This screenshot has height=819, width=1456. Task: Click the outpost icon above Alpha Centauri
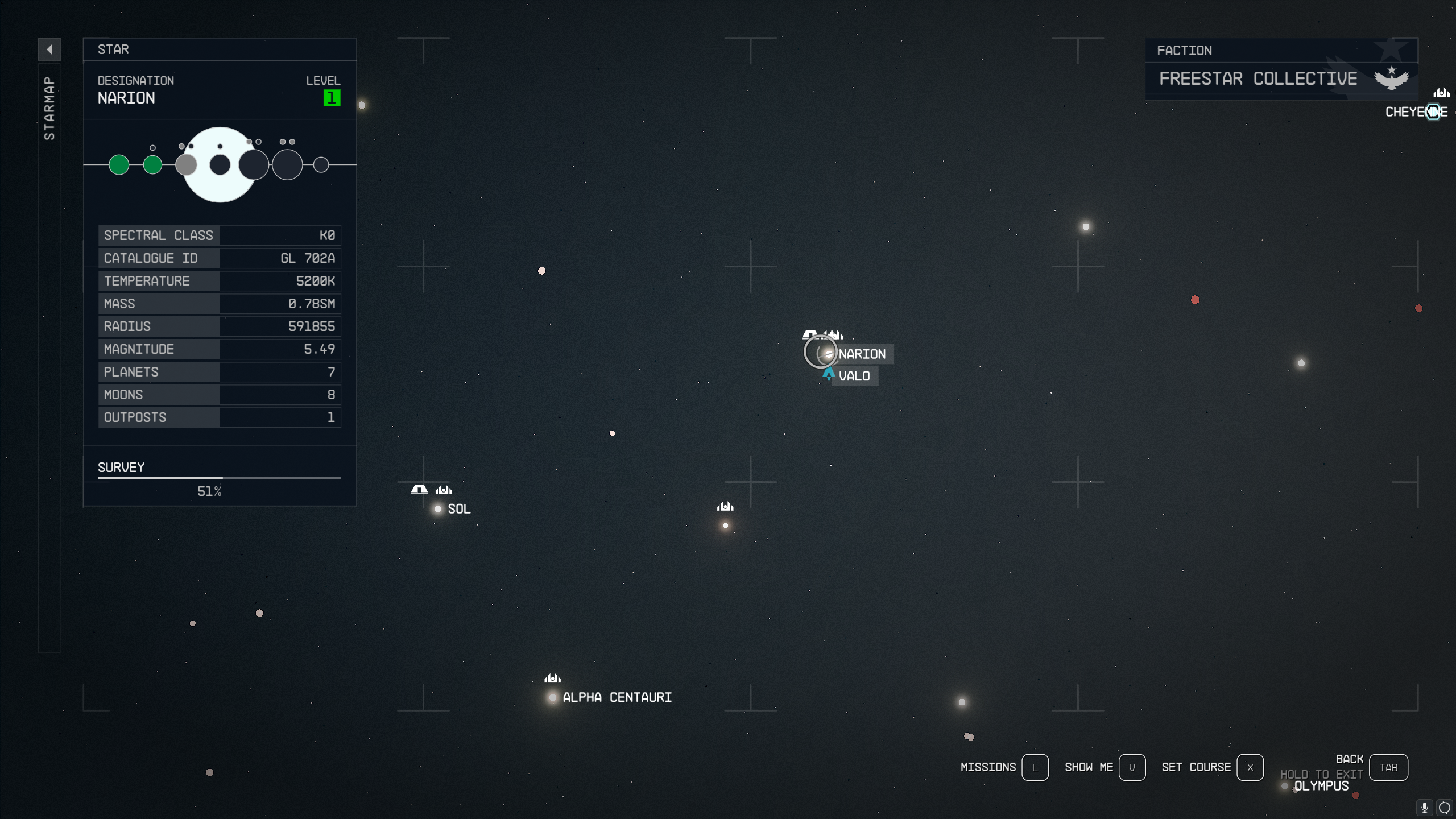[552, 677]
